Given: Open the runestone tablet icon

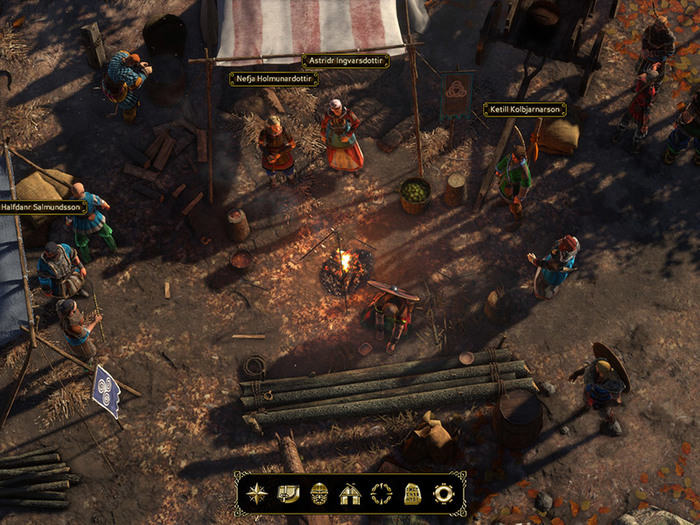Looking at the screenshot, I should click(x=412, y=493).
